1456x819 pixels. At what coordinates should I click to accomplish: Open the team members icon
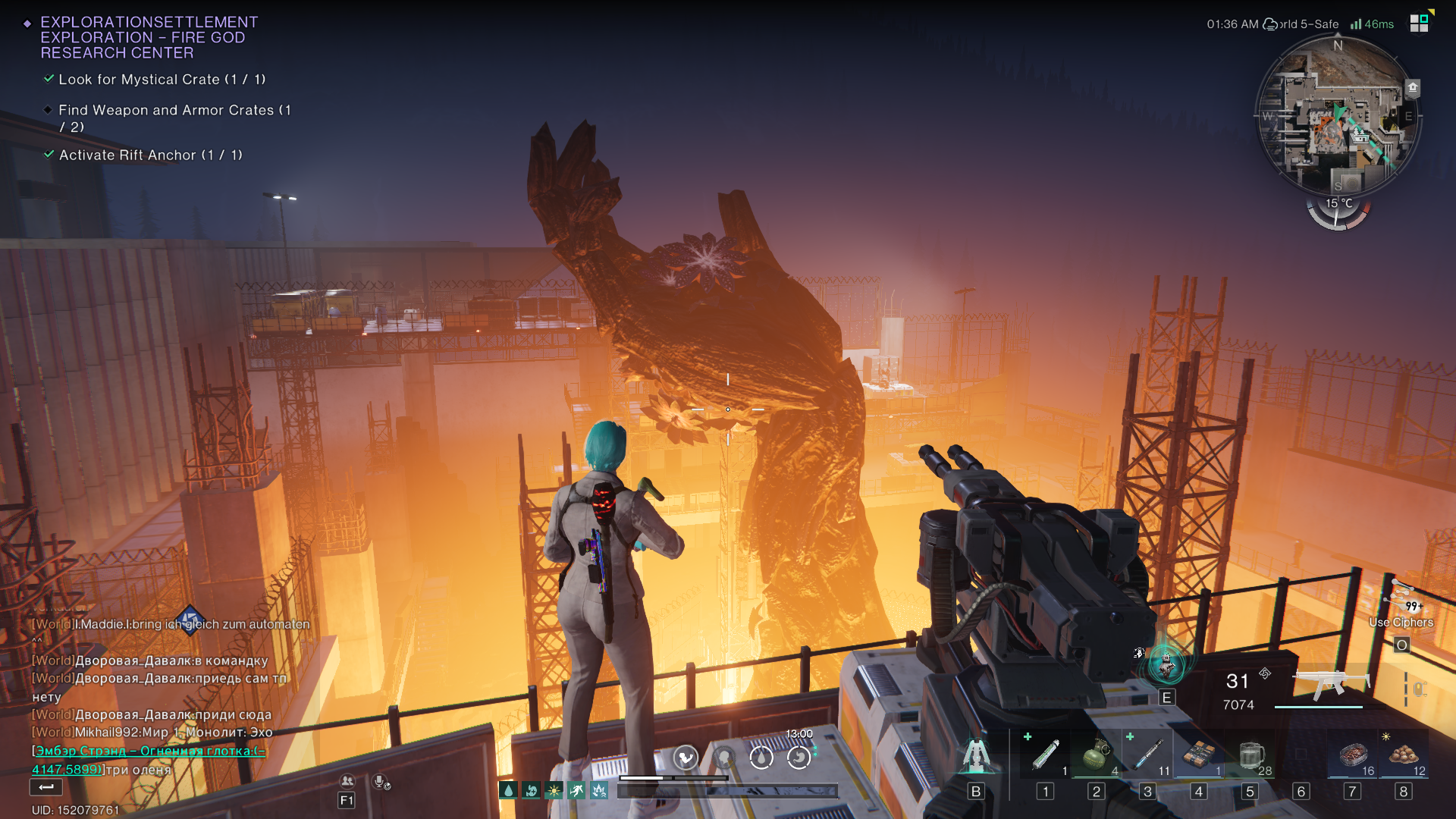(347, 781)
